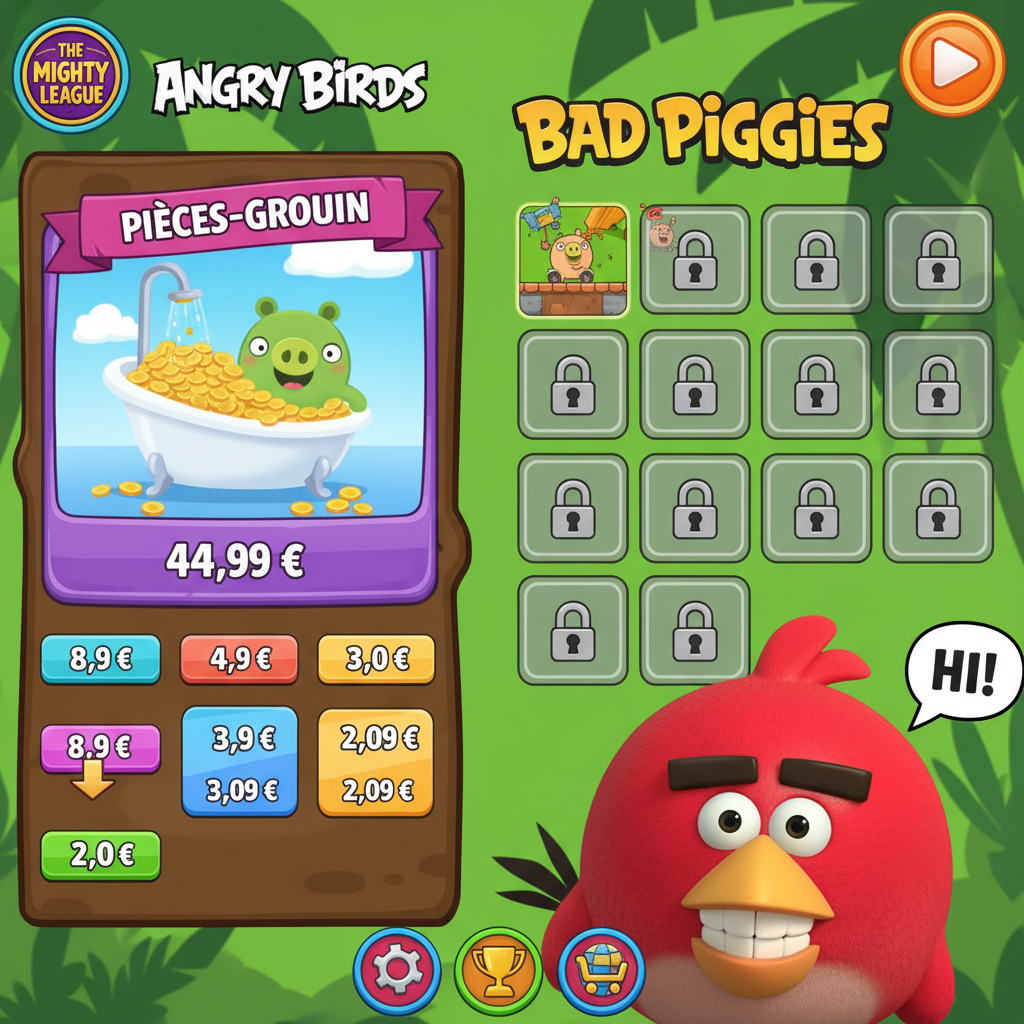Open the shopping cart store button
Screen dimensions: 1024x1024
(601, 970)
